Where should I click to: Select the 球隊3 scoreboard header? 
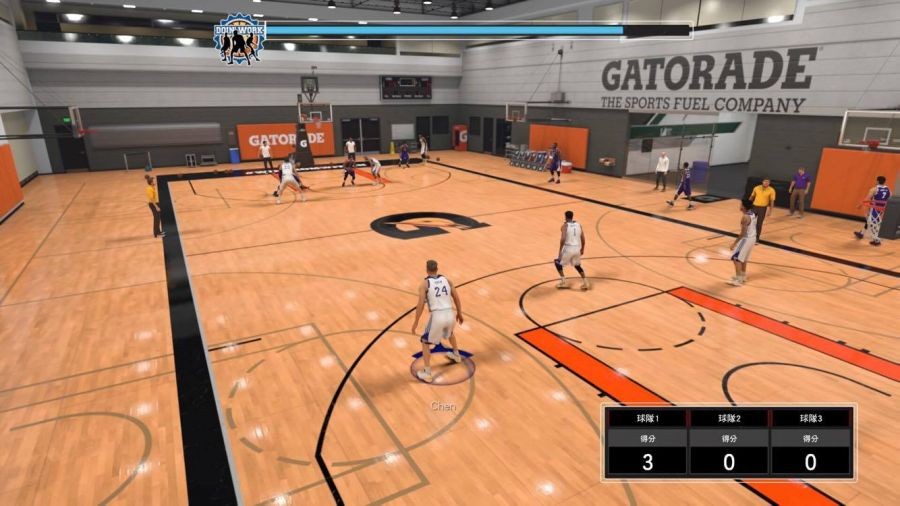pyautogui.click(x=810, y=417)
